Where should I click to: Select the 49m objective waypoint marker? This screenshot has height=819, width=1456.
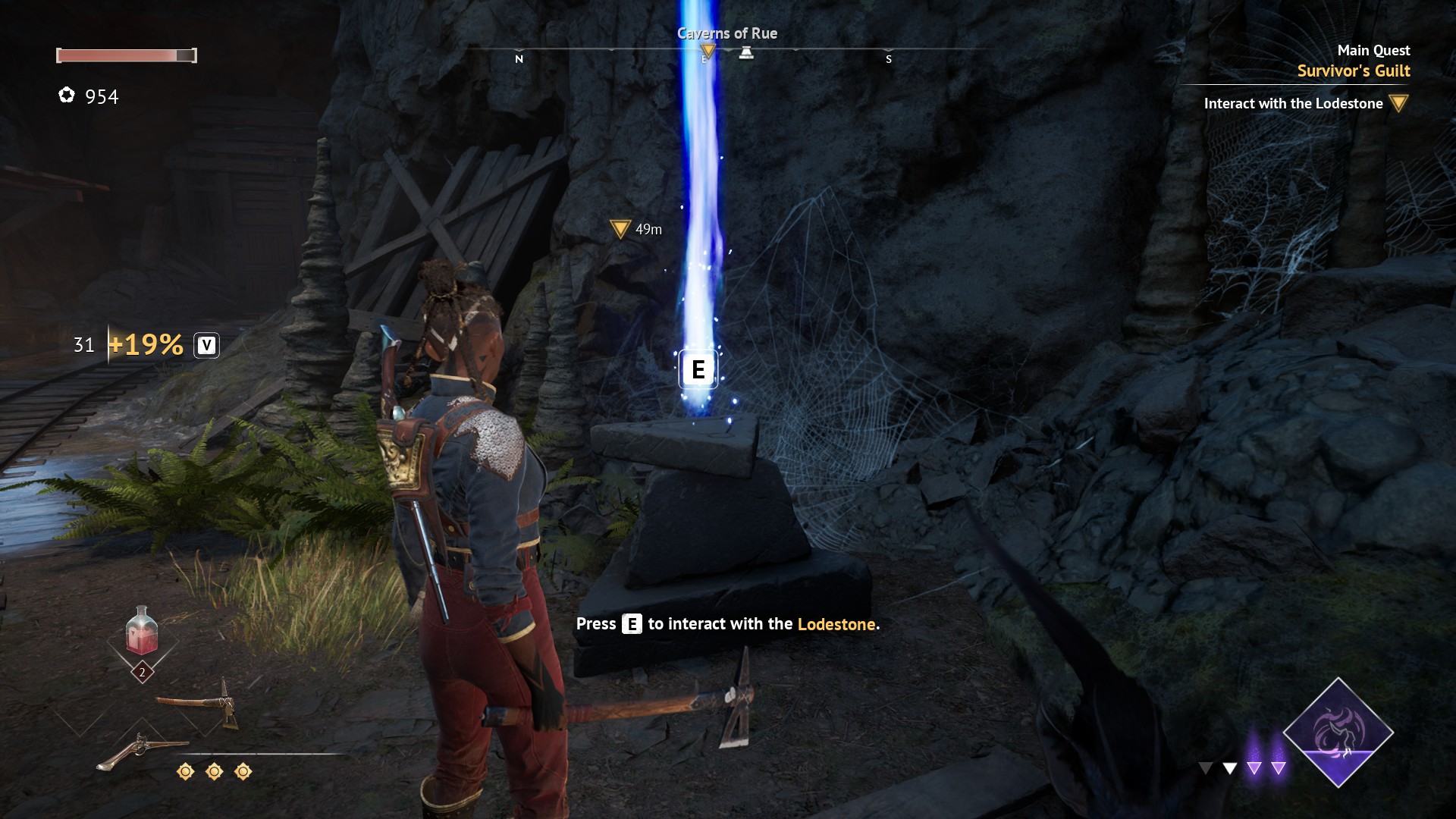click(620, 228)
